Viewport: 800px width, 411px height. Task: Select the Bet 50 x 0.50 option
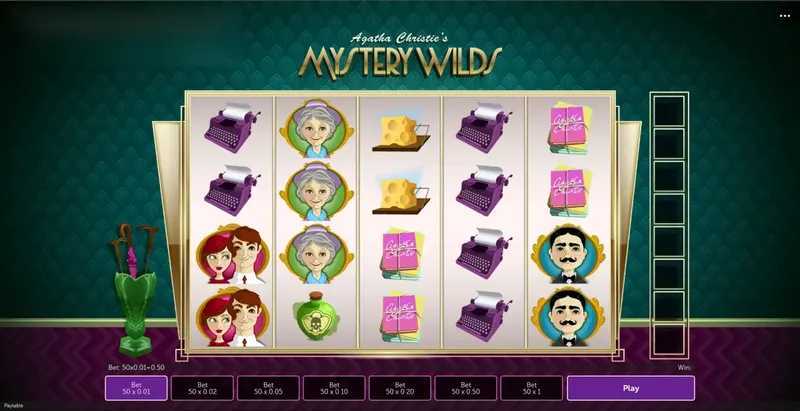tap(465, 388)
